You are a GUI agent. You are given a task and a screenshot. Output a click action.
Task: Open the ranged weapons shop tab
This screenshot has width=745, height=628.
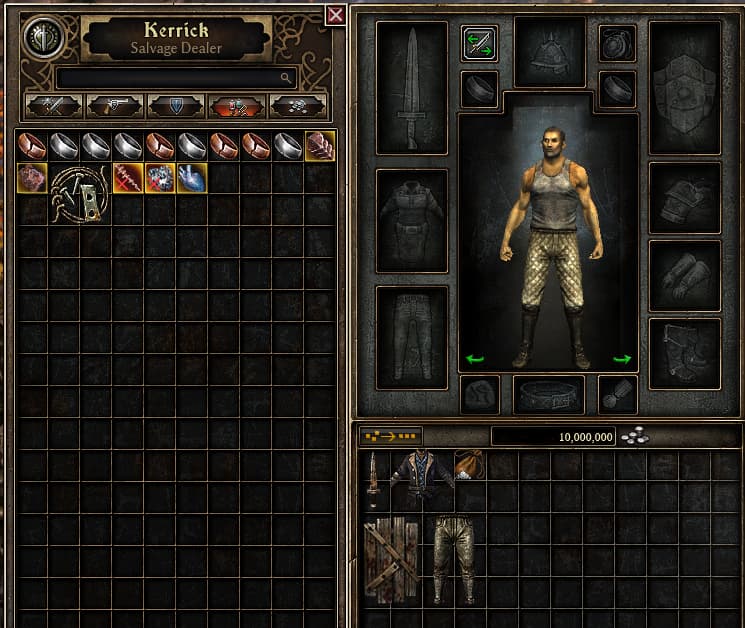pyautogui.click(x=115, y=105)
